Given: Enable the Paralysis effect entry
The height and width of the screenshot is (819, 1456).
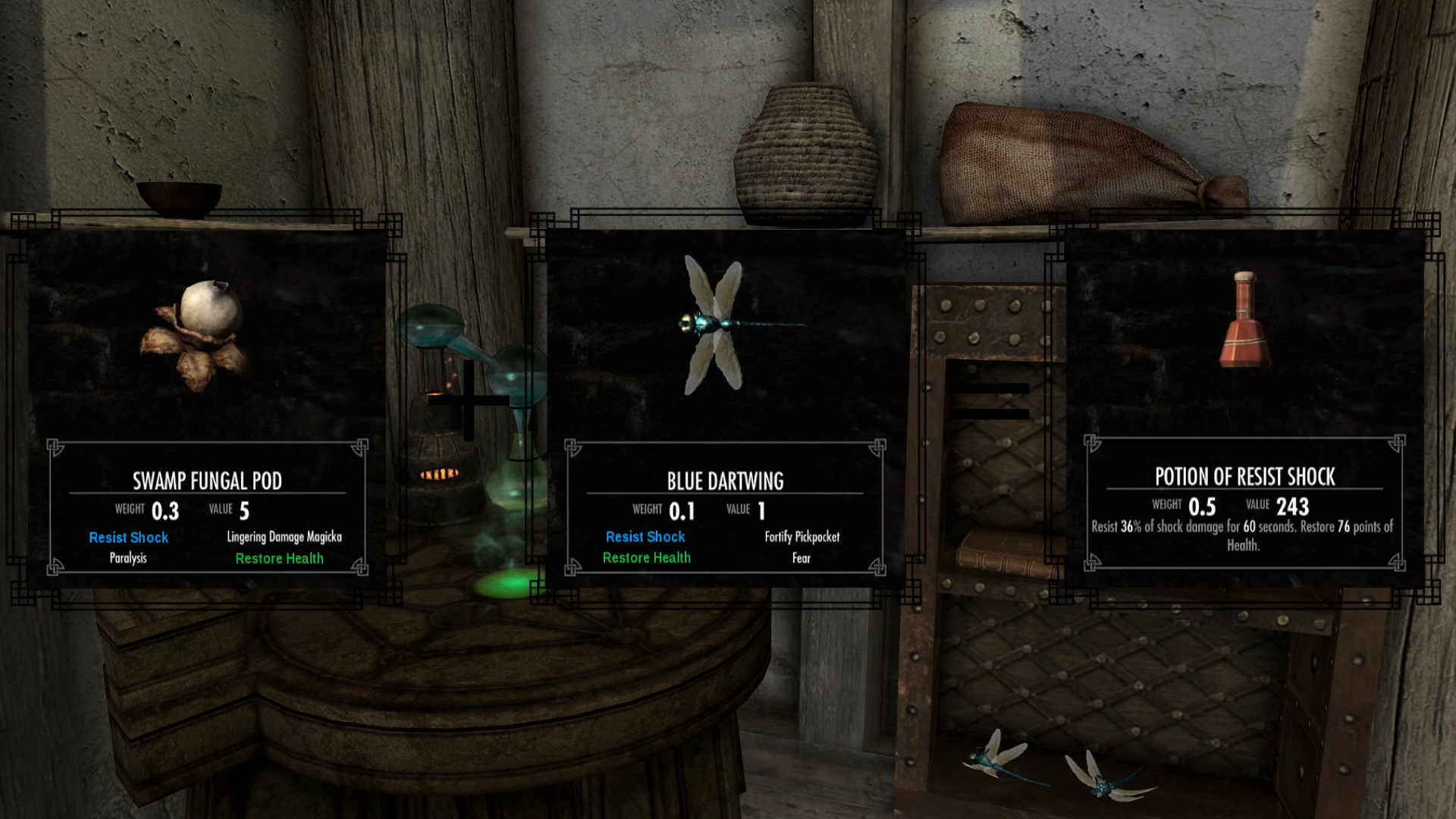Looking at the screenshot, I should click(x=127, y=559).
